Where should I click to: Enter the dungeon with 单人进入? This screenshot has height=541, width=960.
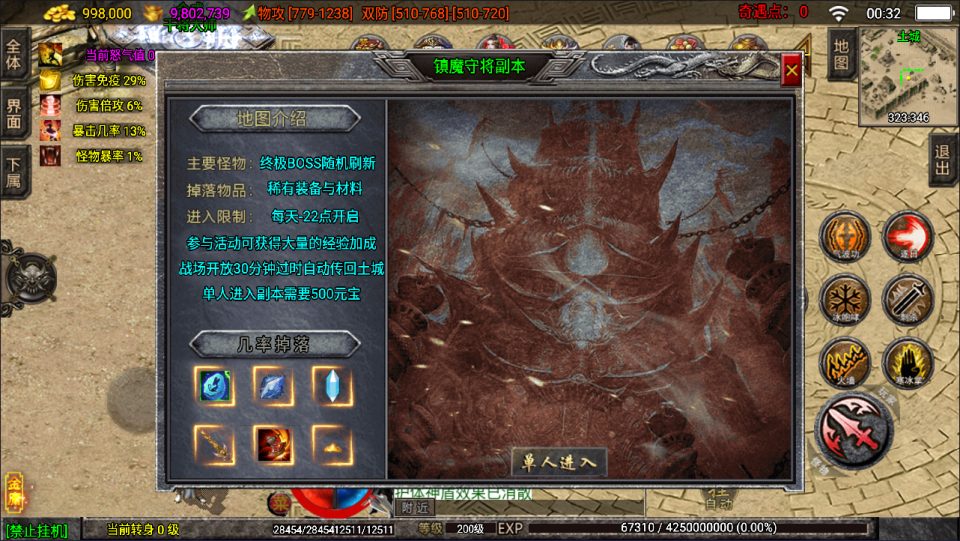click(x=559, y=461)
